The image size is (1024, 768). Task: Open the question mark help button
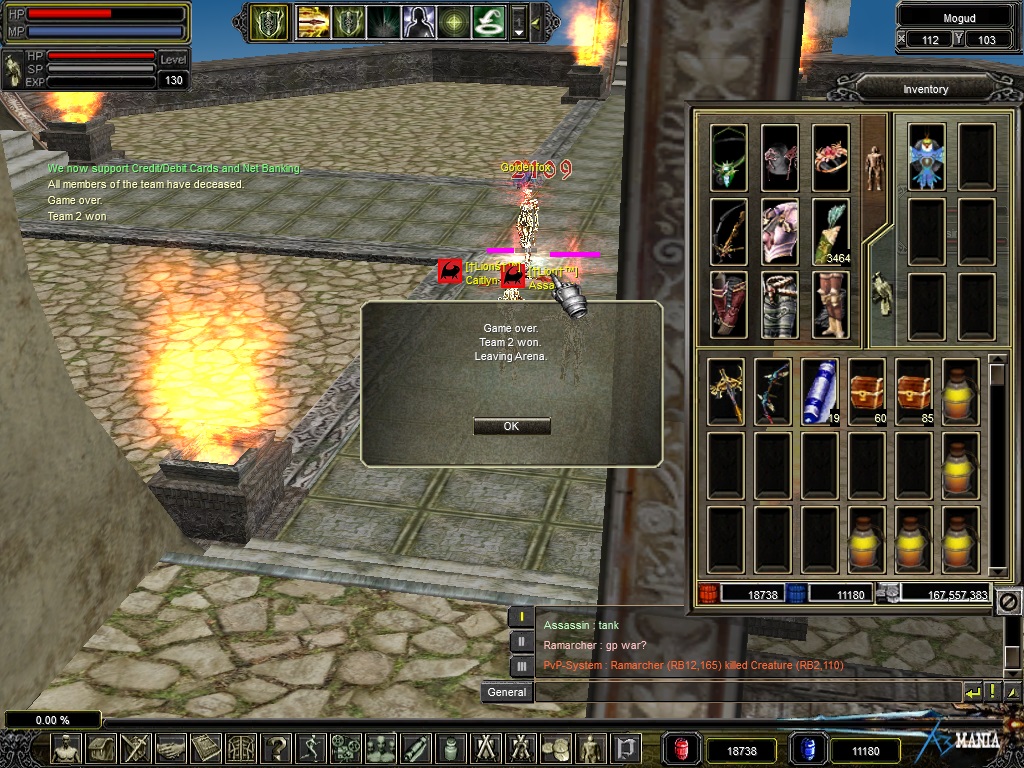[x=276, y=747]
